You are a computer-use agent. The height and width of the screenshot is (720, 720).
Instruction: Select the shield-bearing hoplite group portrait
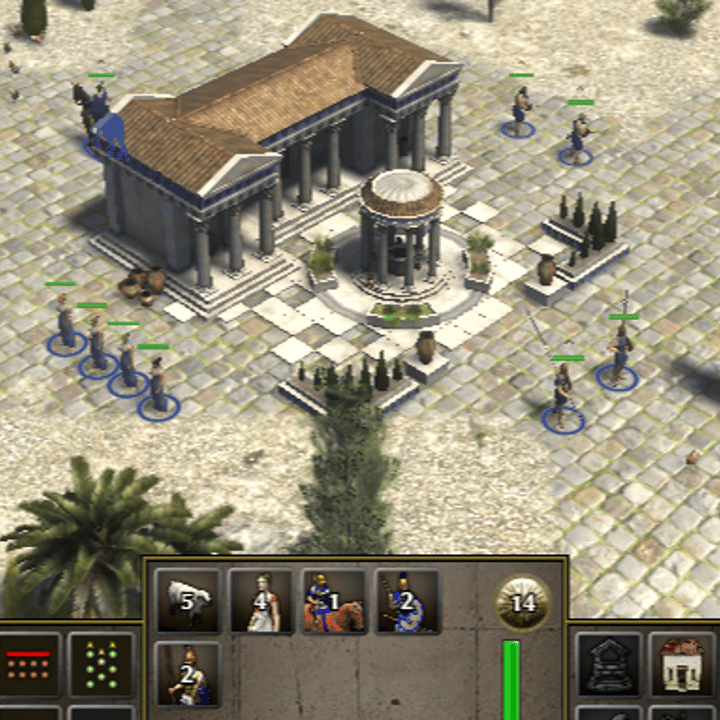tap(407, 601)
